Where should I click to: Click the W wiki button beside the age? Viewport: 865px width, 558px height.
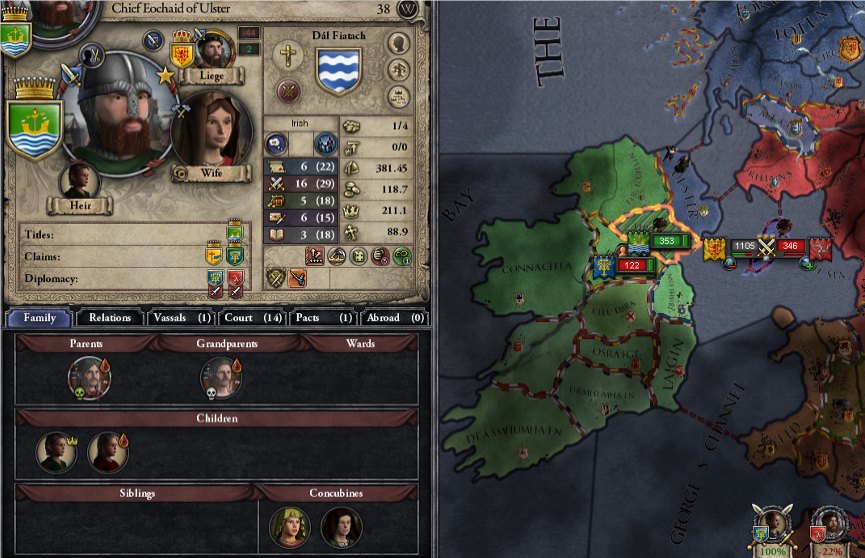(x=408, y=9)
